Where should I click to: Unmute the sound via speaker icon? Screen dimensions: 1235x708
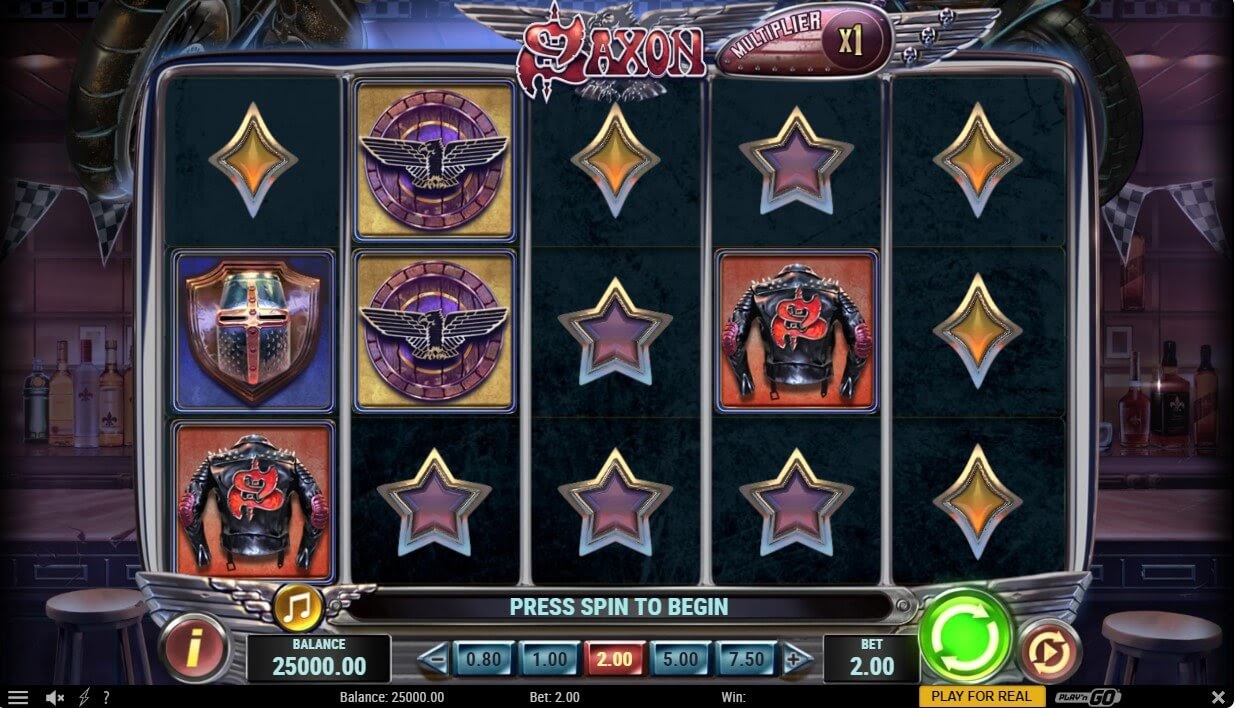55,697
